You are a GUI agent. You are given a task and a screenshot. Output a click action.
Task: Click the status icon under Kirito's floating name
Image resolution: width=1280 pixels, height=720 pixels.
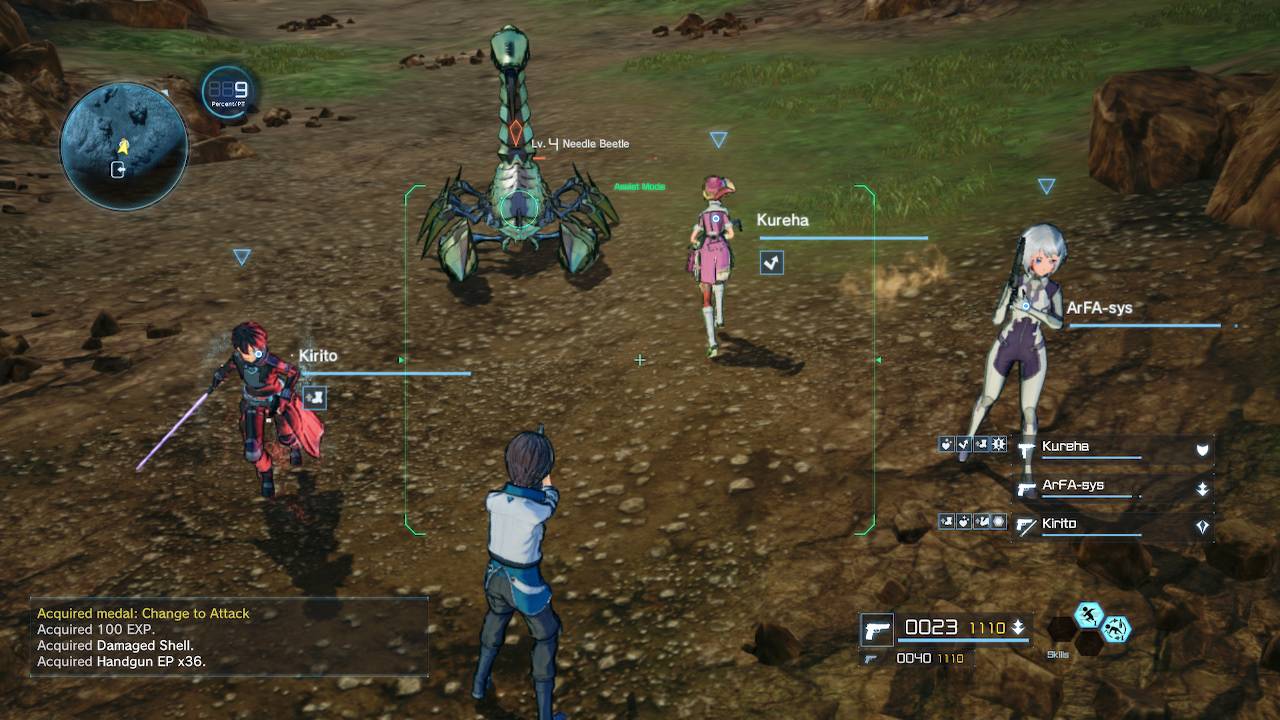pos(314,397)
